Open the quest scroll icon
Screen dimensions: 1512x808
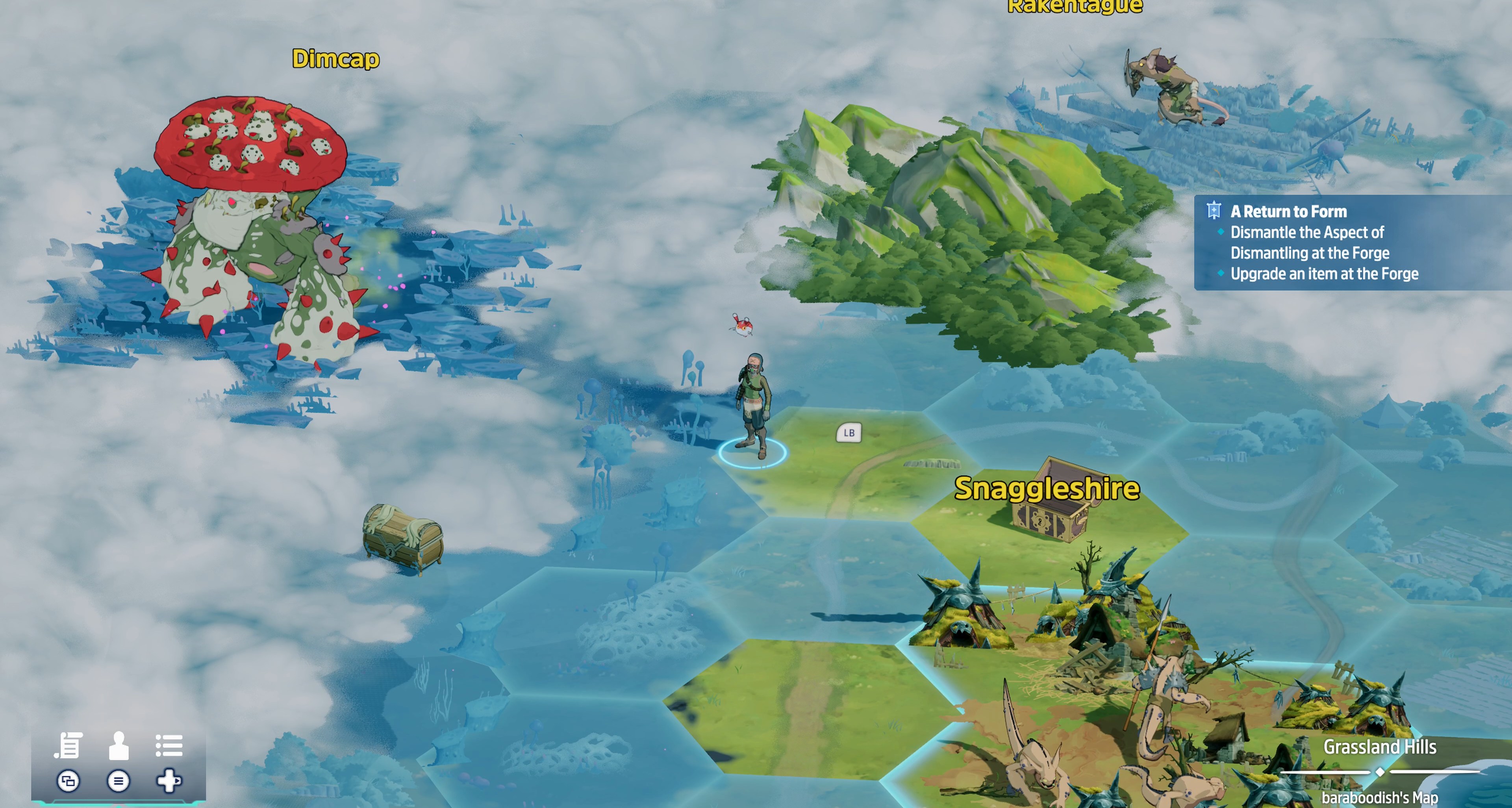(69, 746)
